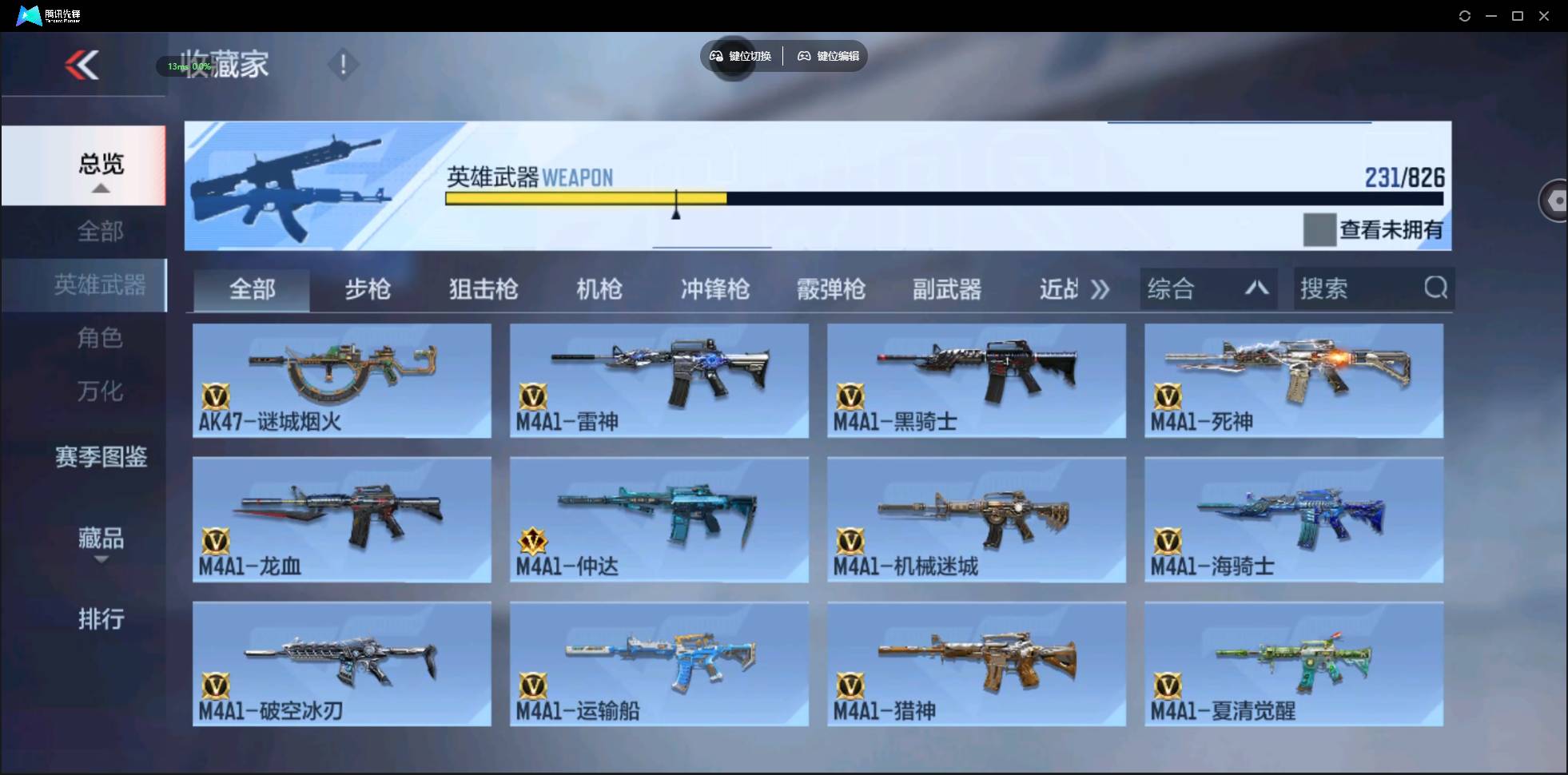Open the 排行 rankings page
This screenshot has width=1568, height=775.
(x=101, y=619)
